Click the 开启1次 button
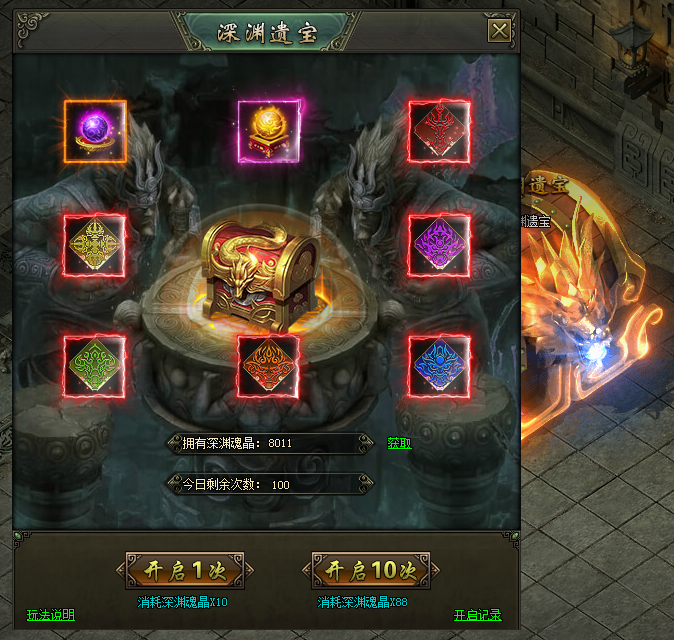The width and height of the screenshot is (674, 640). coord(183,570)
